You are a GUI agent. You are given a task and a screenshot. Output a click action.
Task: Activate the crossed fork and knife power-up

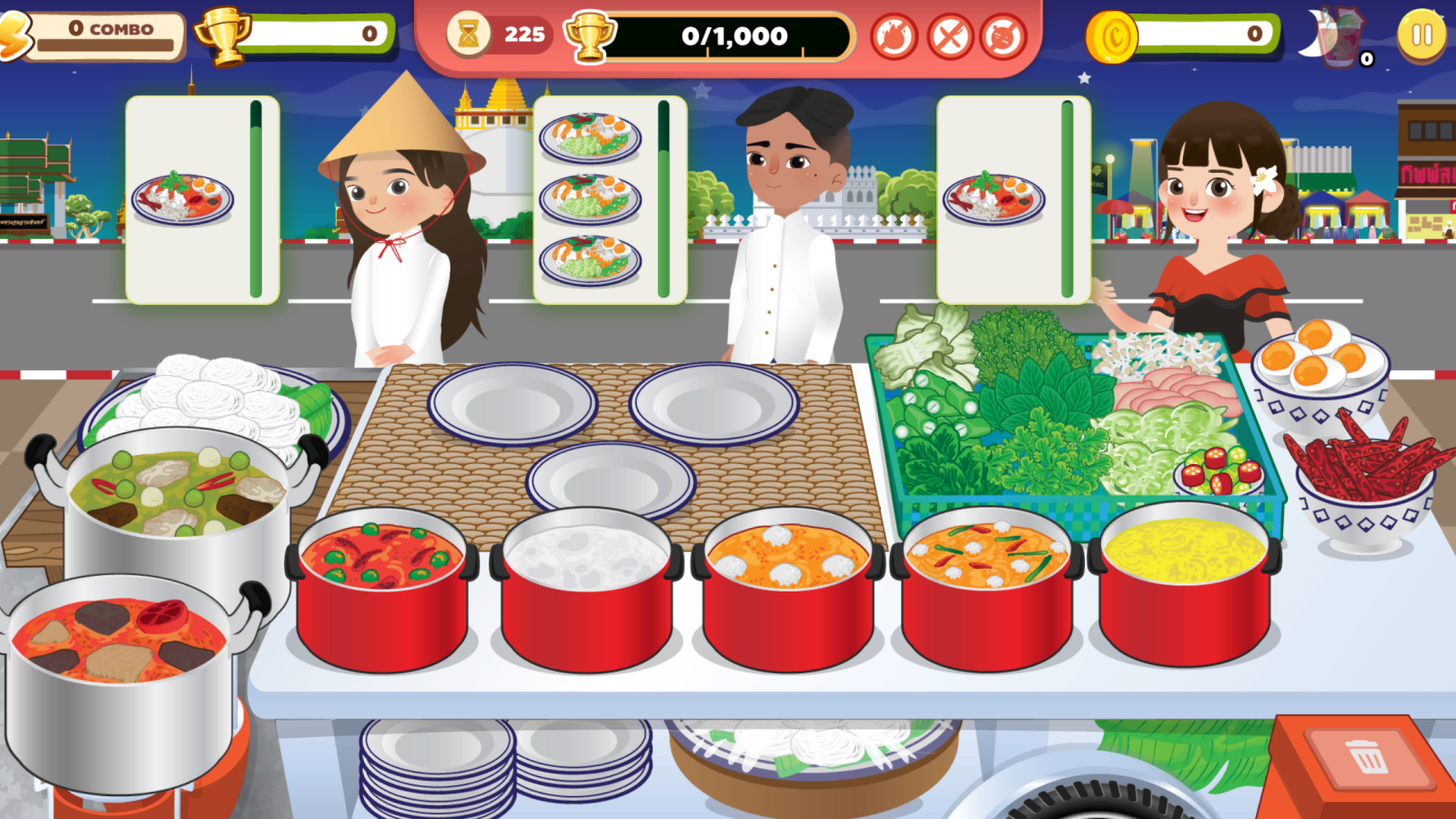[x=949, y=37]
